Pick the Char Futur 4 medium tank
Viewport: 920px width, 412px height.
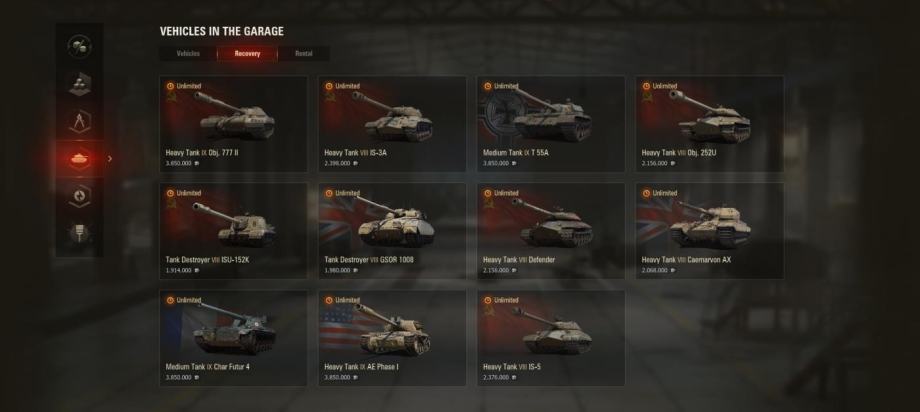(x=234, y=338)
